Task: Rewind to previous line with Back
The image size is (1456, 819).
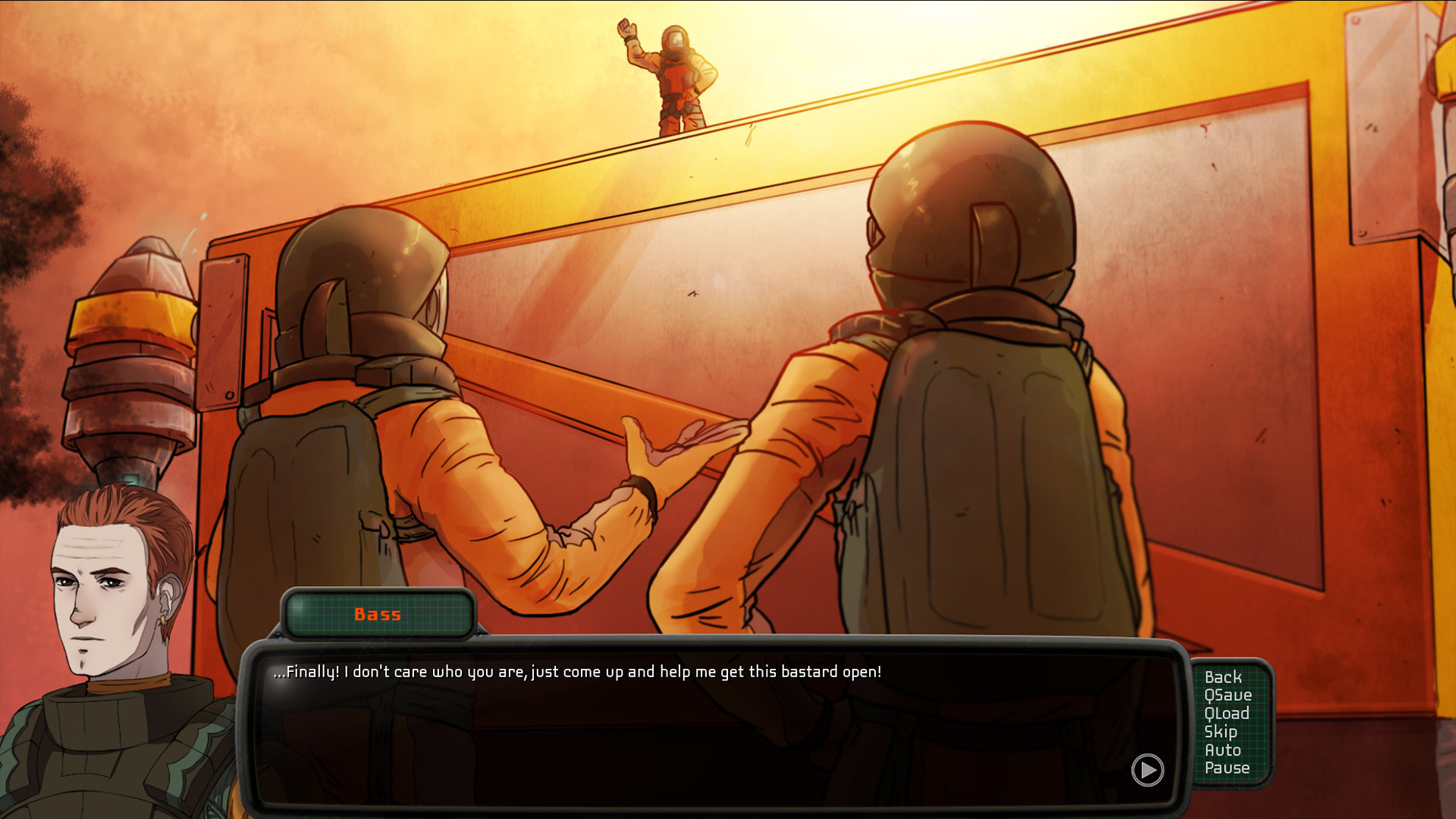Action: pos(1225,676)
